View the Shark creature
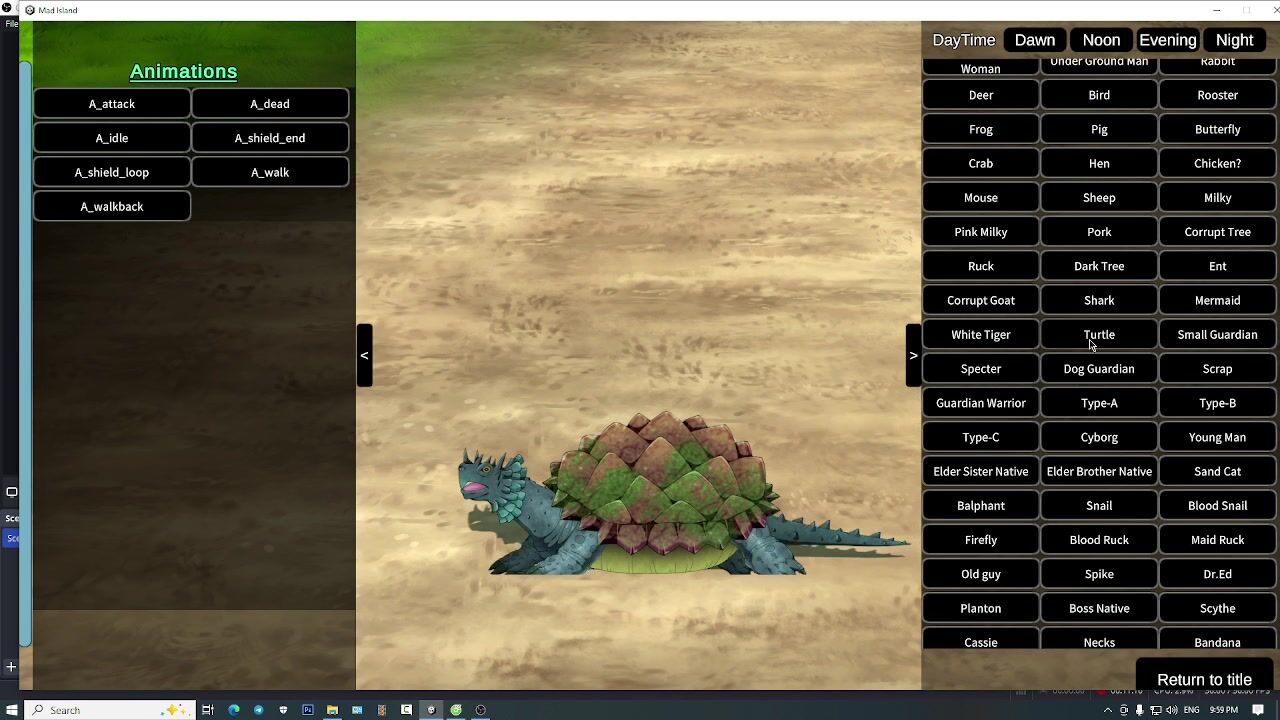1280x720 pixels. pos(1099,300)
